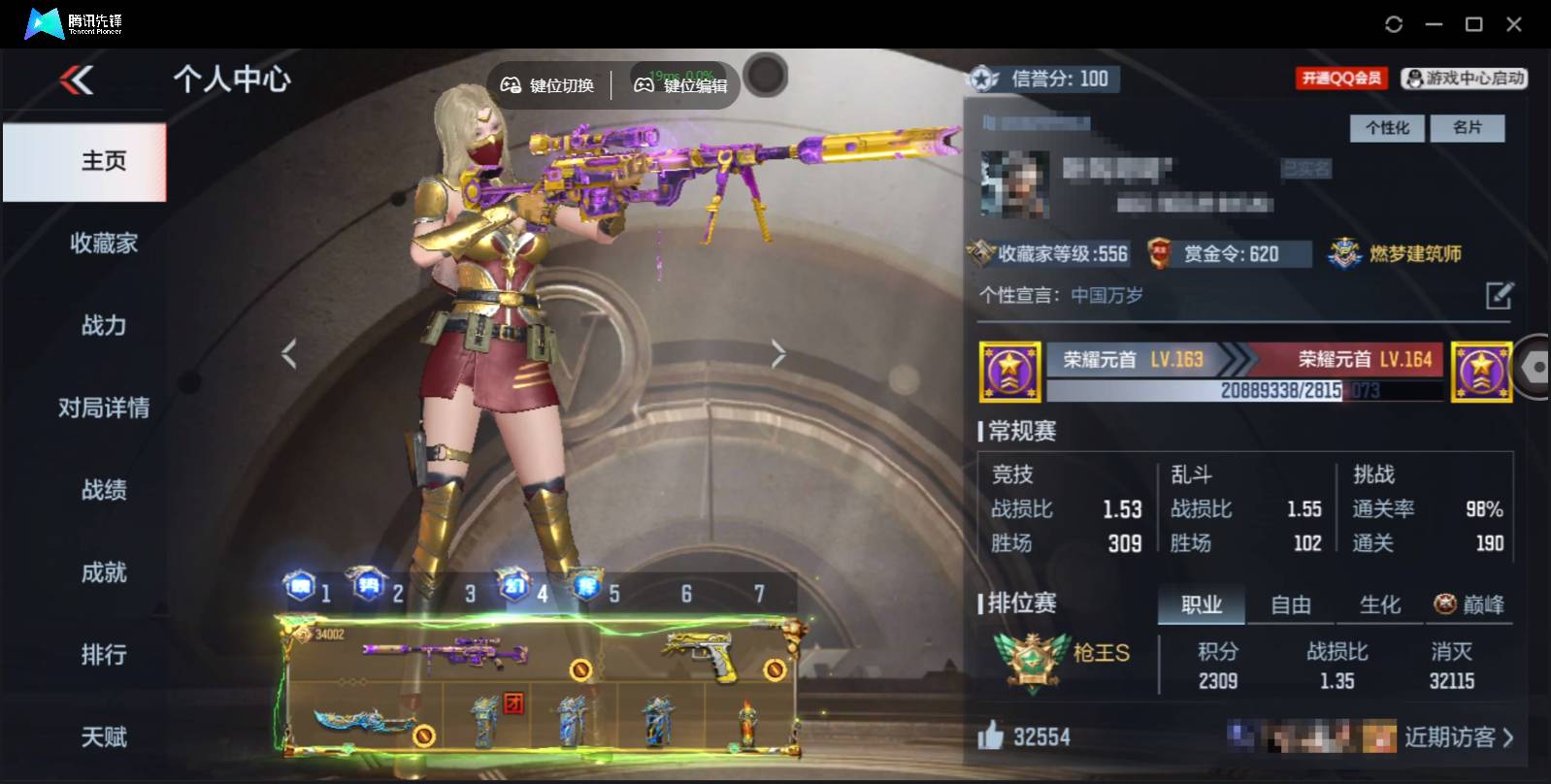Open the 排行 rankings page

click(103, 656)
